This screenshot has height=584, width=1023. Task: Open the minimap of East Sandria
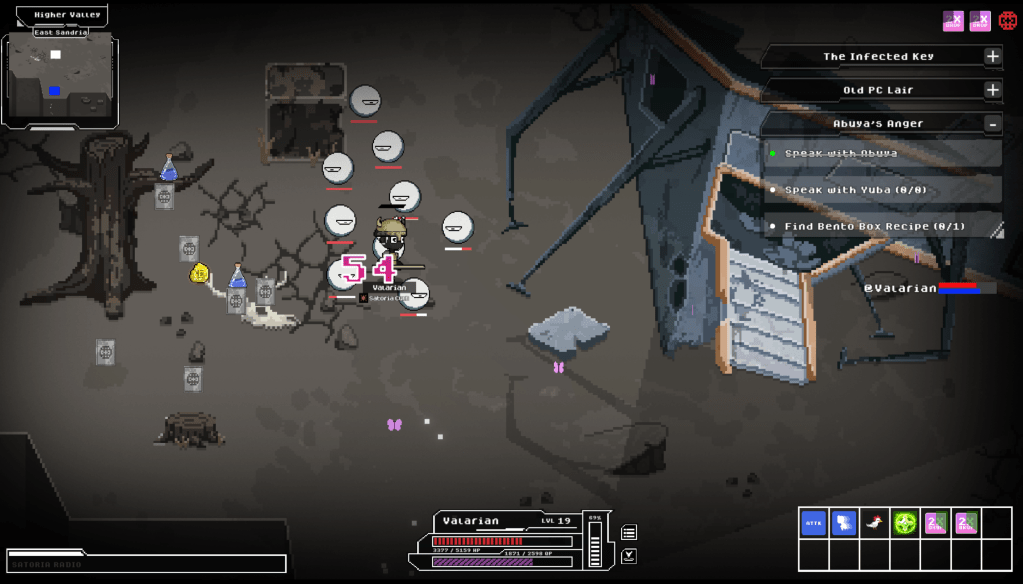tap(60, 80)
